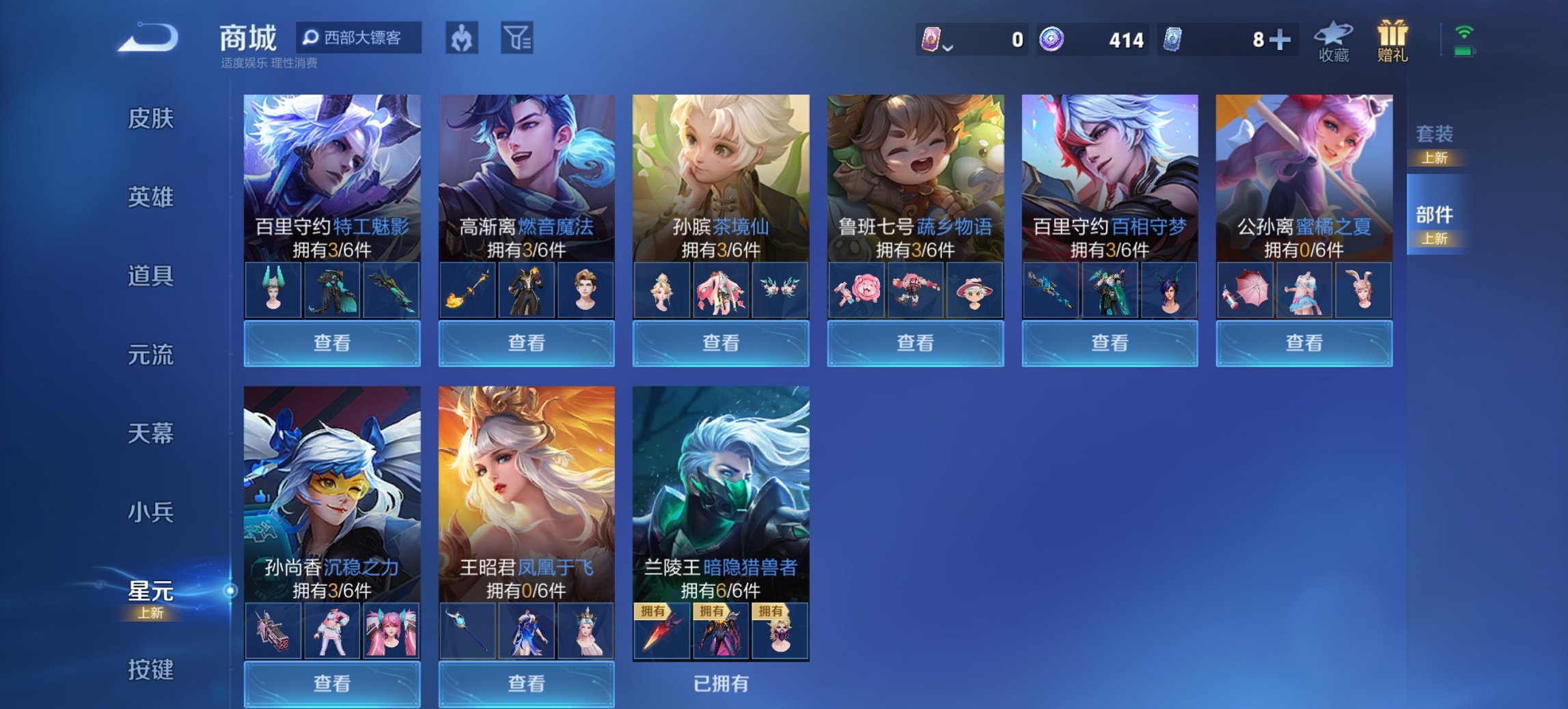
Task: Tap the plus icon to add tokens
Action: (1279, 39)
